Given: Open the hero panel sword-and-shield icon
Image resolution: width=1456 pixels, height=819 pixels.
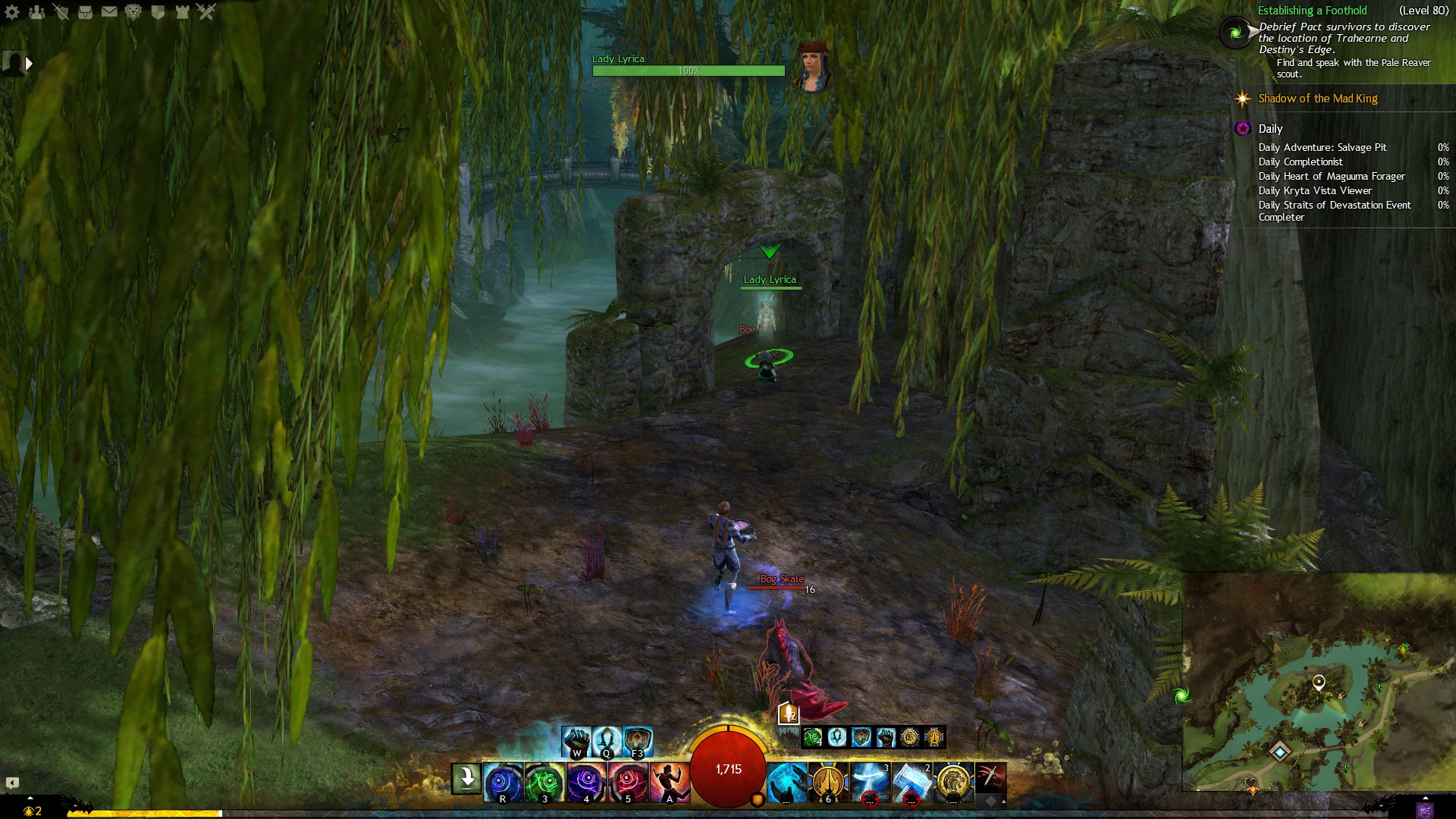Looking at the screenshot, I should coord(61,11).
